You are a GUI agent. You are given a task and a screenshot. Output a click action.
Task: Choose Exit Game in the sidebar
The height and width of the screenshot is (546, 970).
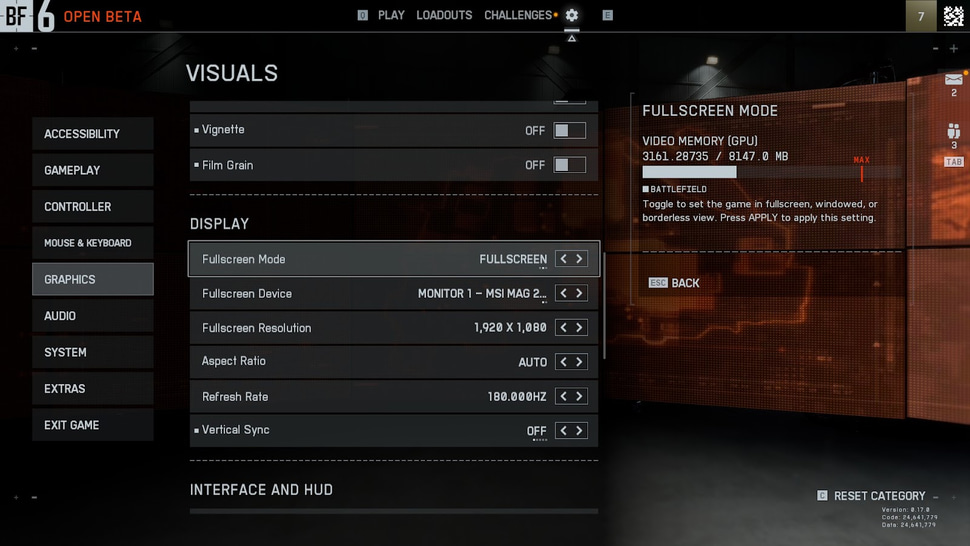click(x=92, y=425)
